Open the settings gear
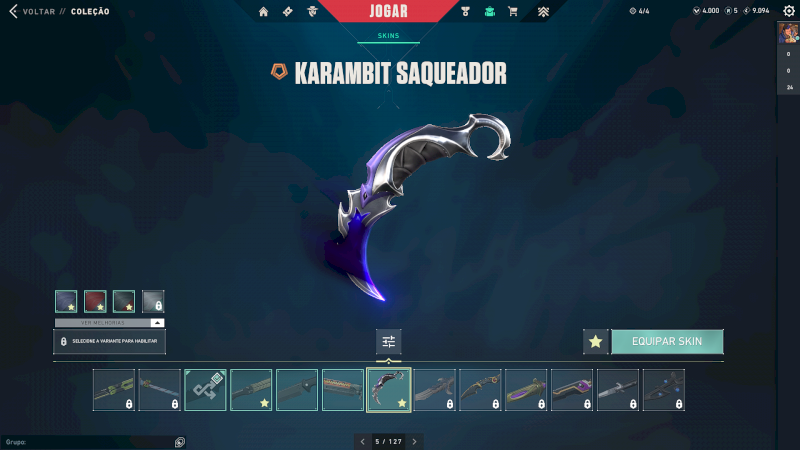800x450 pixels. (786, 11)
